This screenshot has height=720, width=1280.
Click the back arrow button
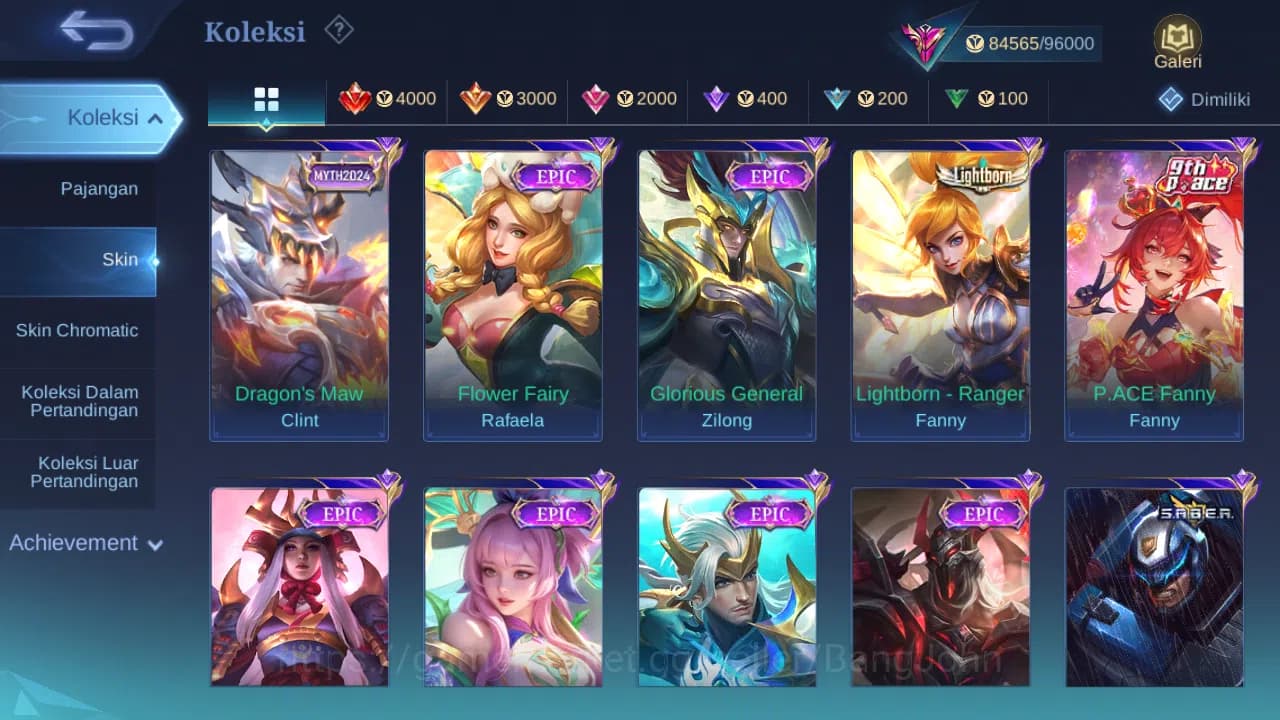coord(95,30)
